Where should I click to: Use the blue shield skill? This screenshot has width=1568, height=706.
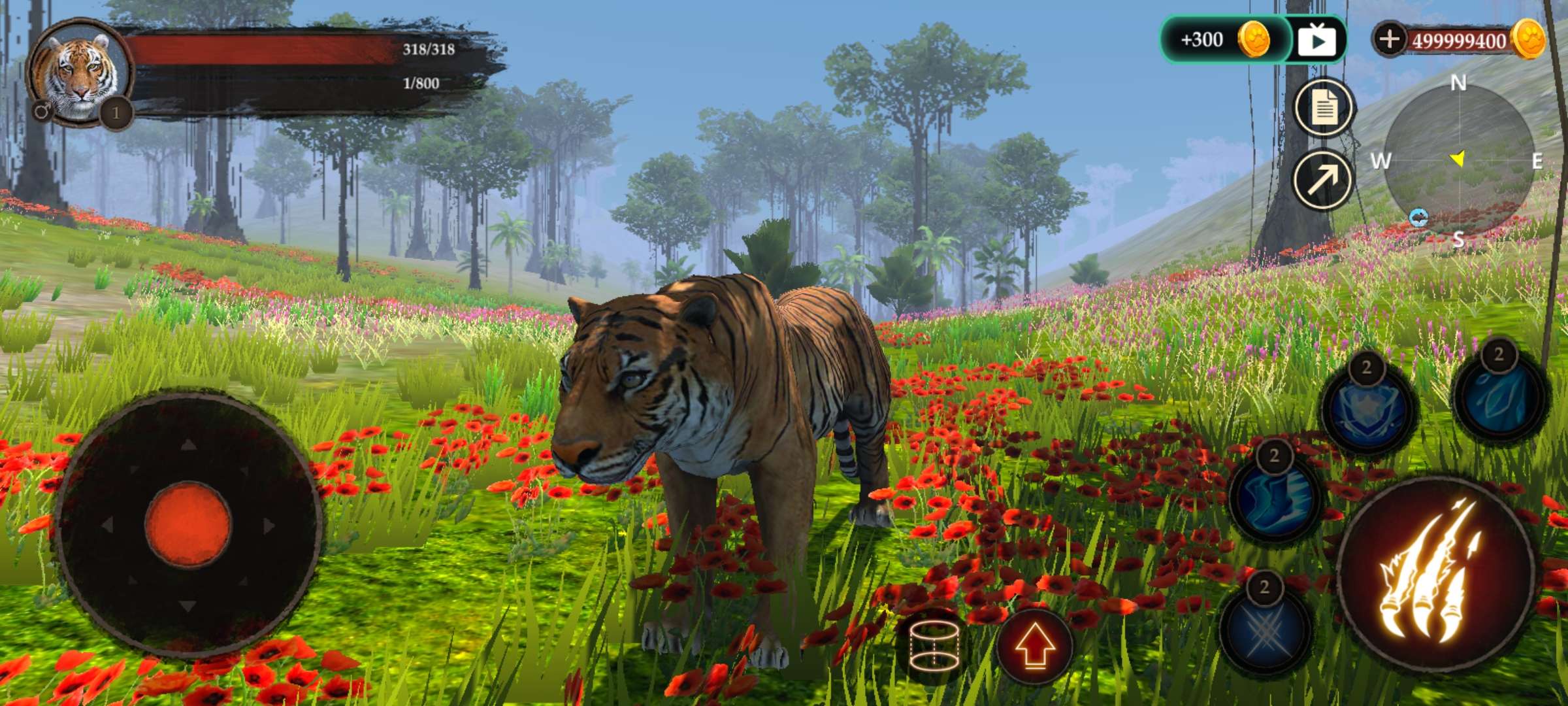tap(1367, 409)
